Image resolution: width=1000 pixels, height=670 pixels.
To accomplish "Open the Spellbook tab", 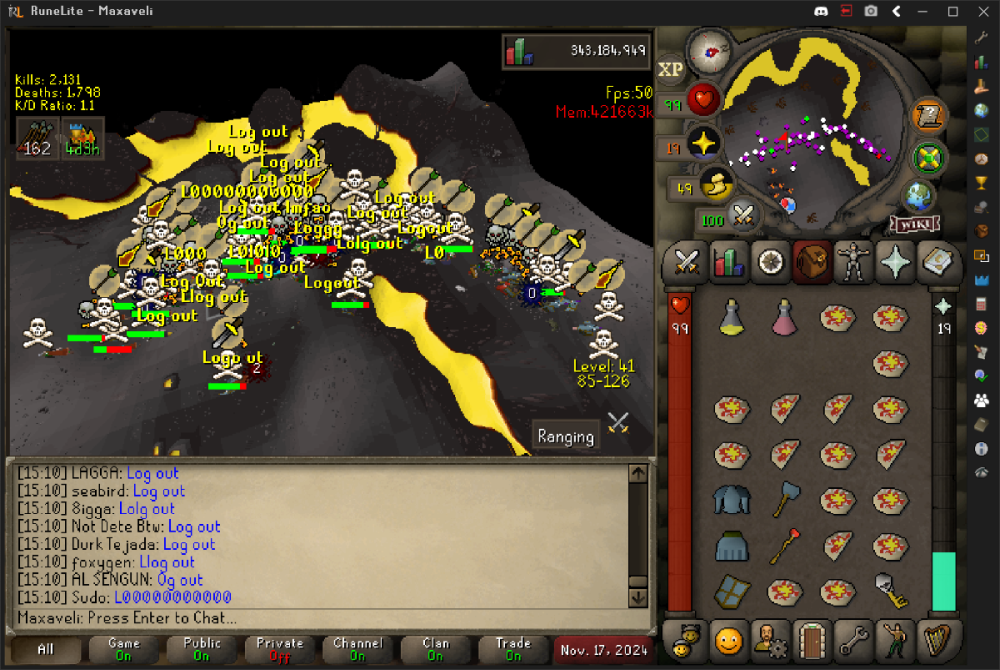I will (x=938, y=262).
